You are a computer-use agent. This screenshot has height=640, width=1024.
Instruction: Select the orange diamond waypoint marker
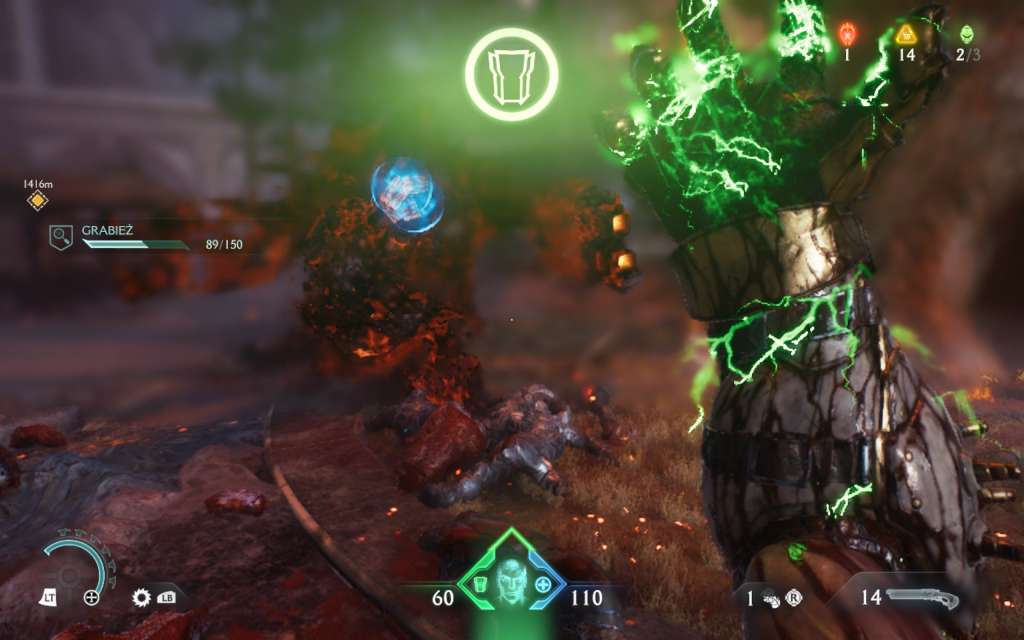point(38,202)
